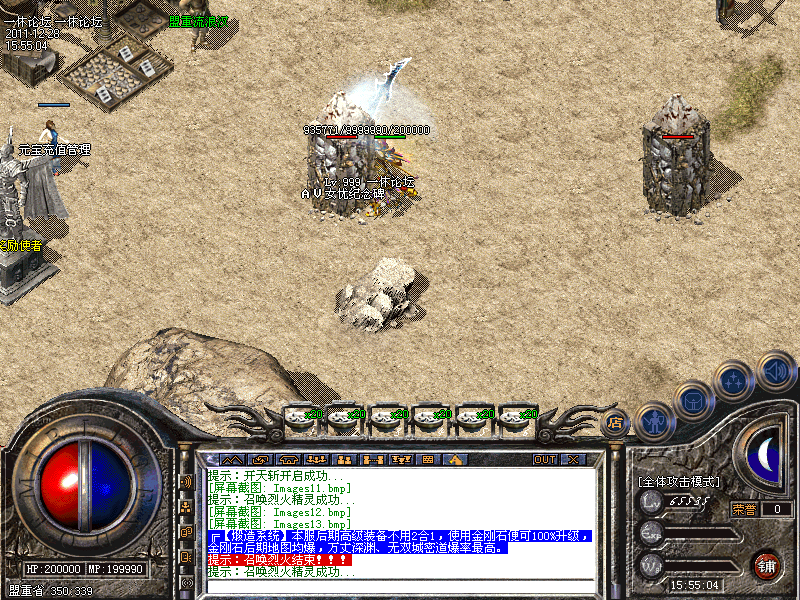Close the game with the X button
The image size is (800, 600).
coord(573,460)
